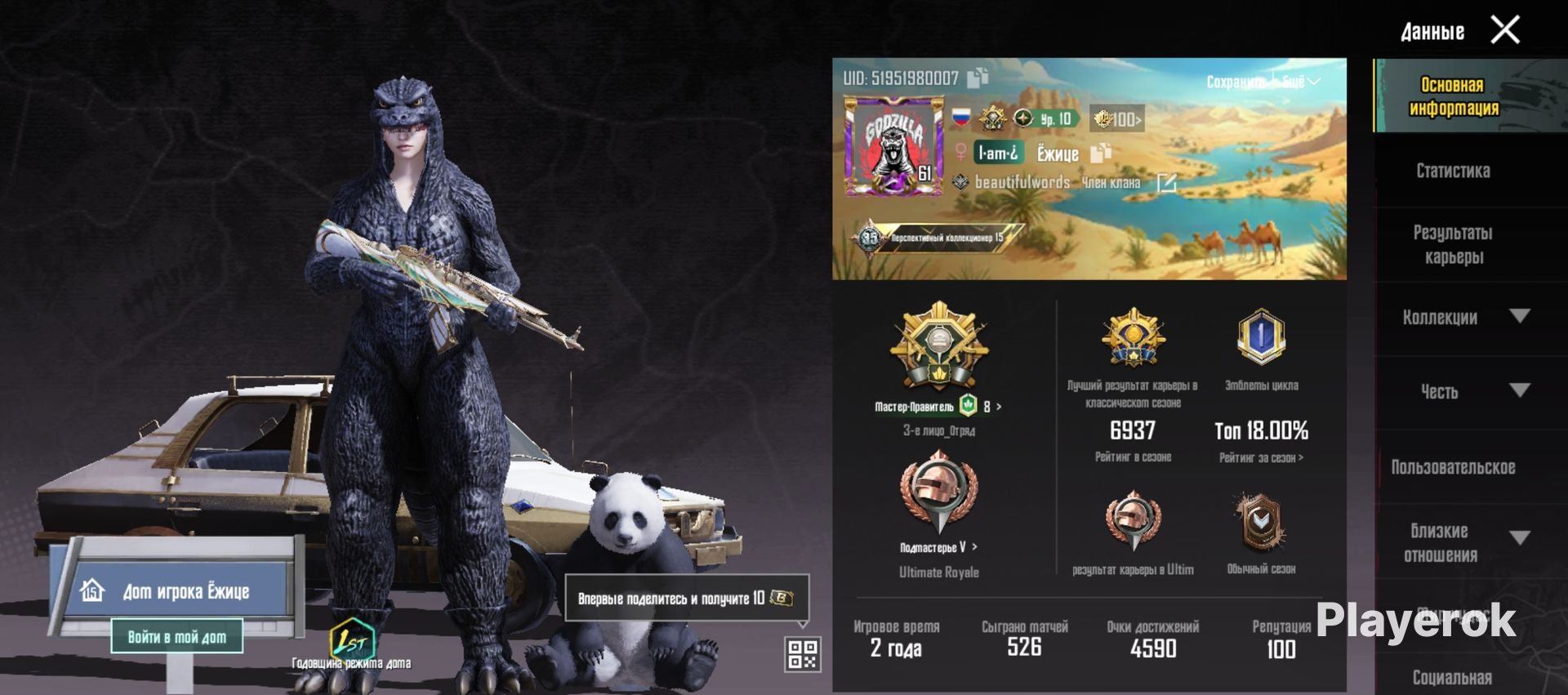1568x695 pixels.
Task: Close the Данные profile panel
Action: point(1504,30)
